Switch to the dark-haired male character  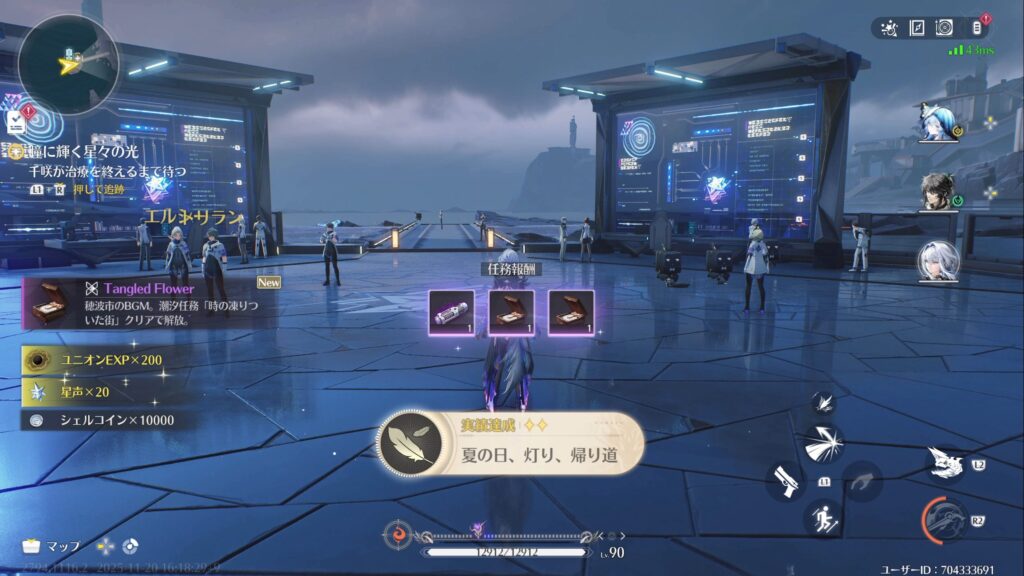(x=938, y=192)
